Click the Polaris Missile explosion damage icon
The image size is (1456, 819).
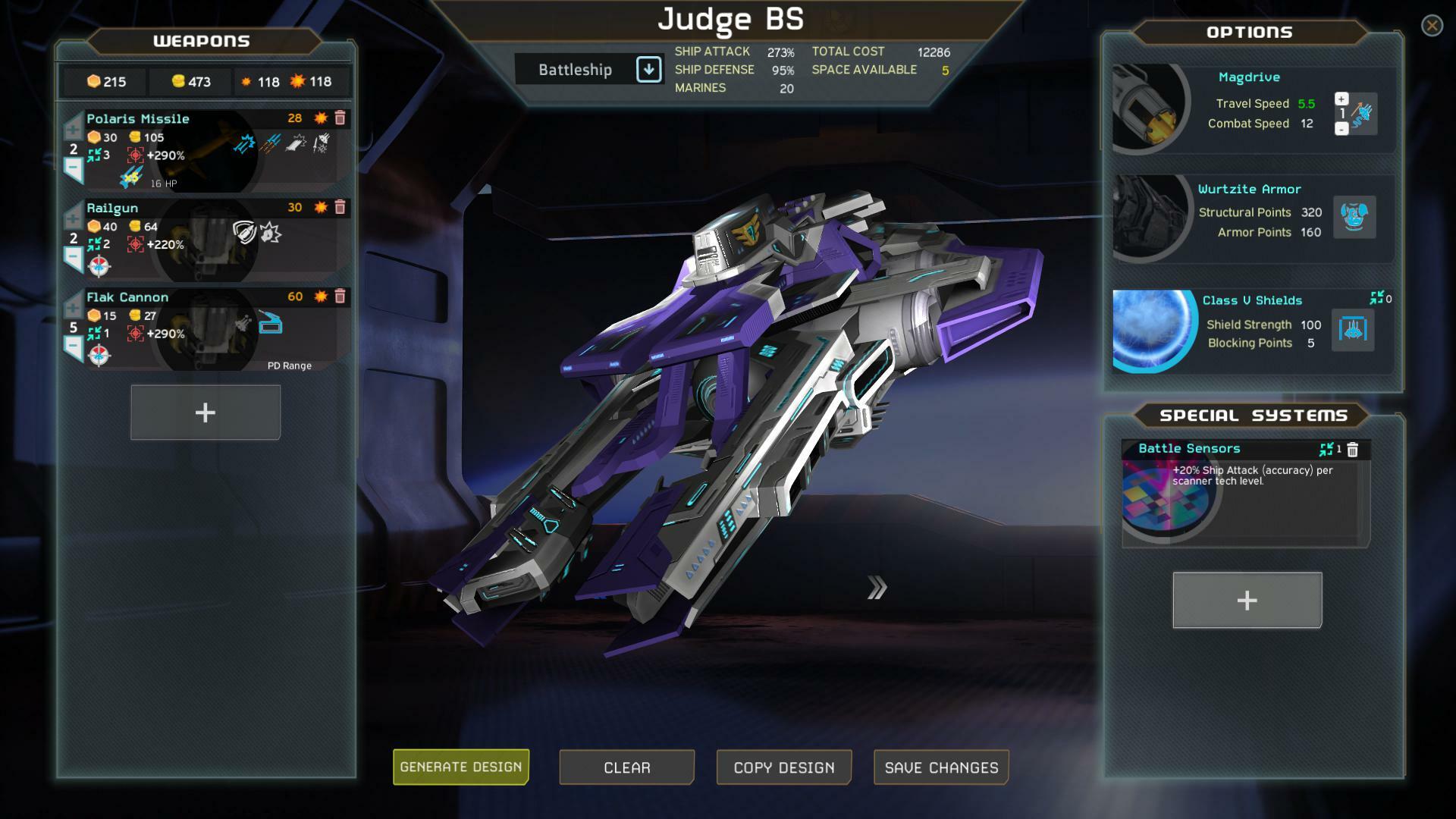pos(319,118)
